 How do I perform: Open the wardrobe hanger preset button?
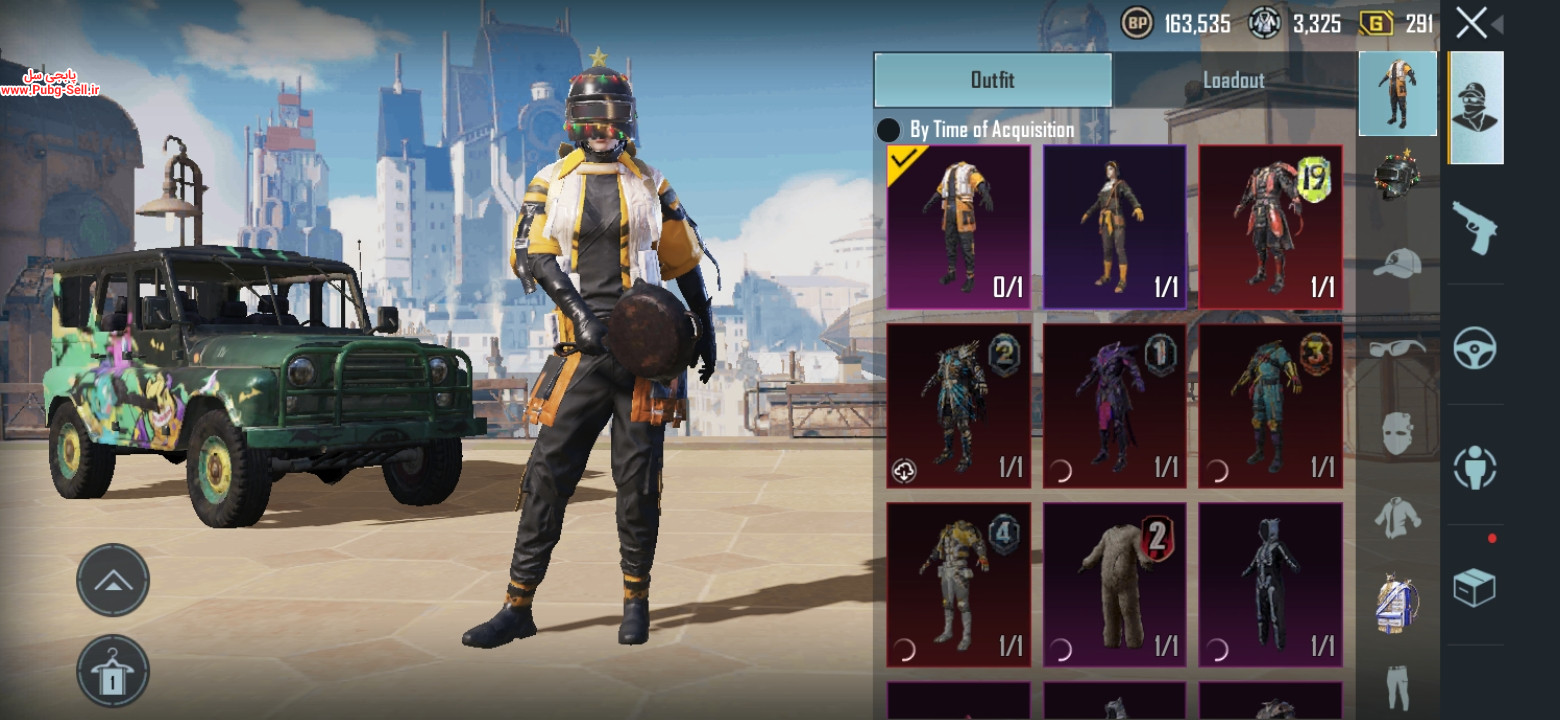tap(113, 671)
